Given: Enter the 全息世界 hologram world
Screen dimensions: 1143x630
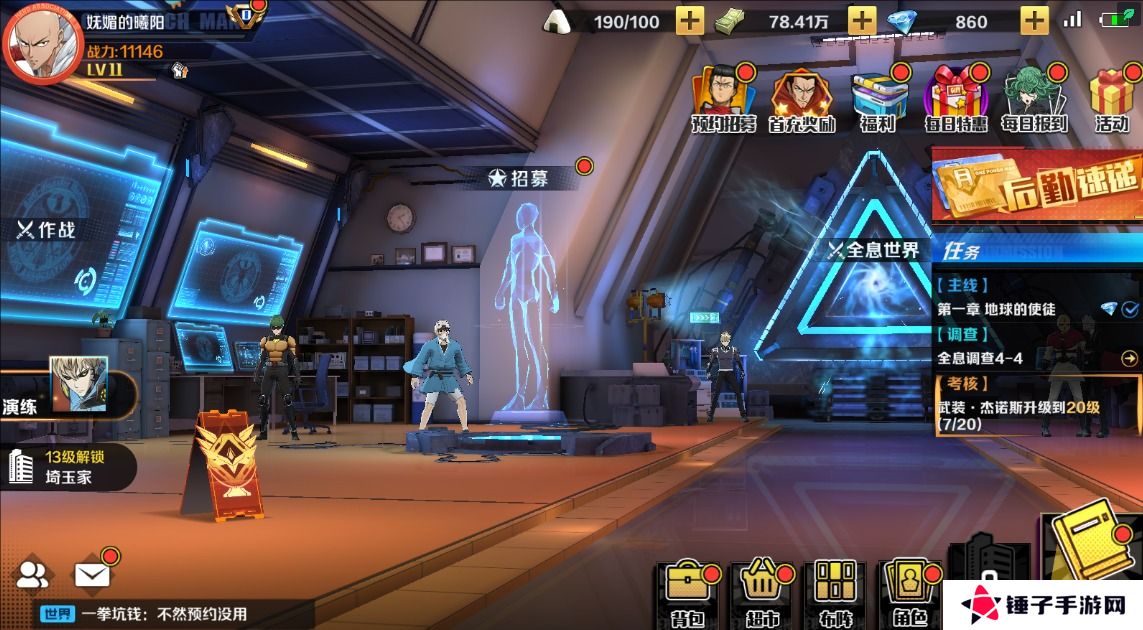Looking at the screenshot, I should pos(873,250).
